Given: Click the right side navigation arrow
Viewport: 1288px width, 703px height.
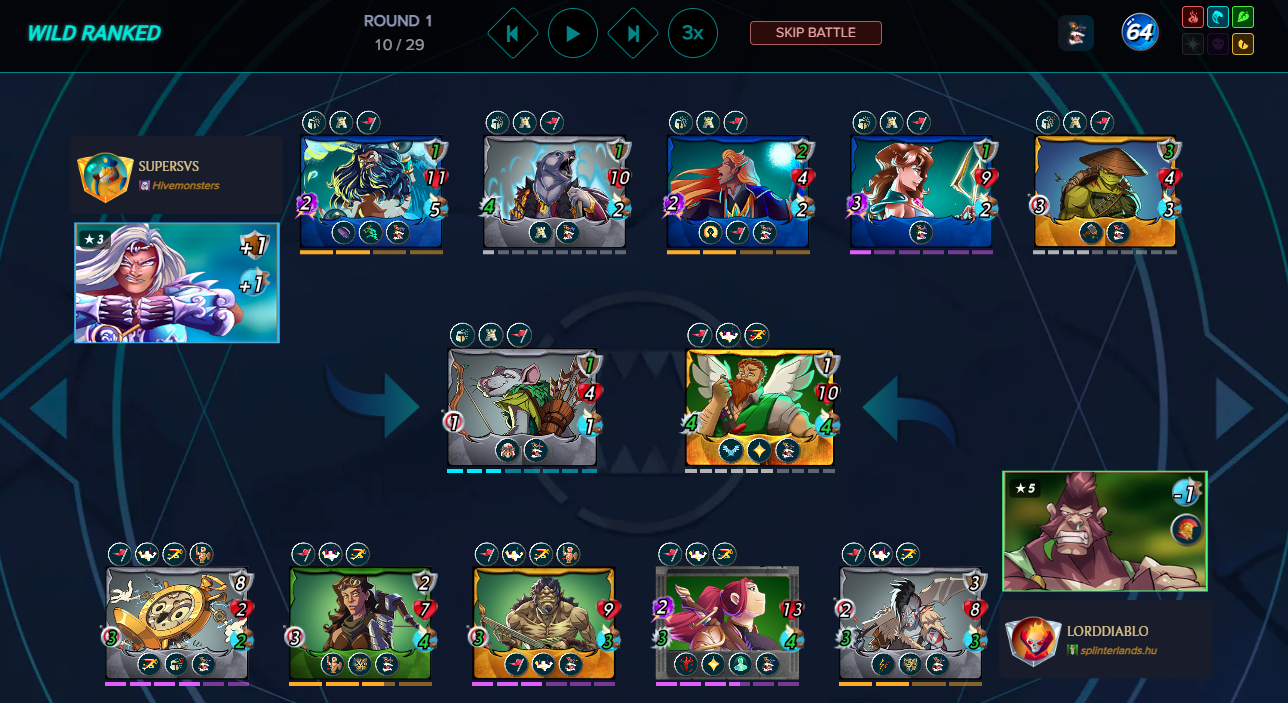Looking at the screenshot, I should coord(1234,408).
